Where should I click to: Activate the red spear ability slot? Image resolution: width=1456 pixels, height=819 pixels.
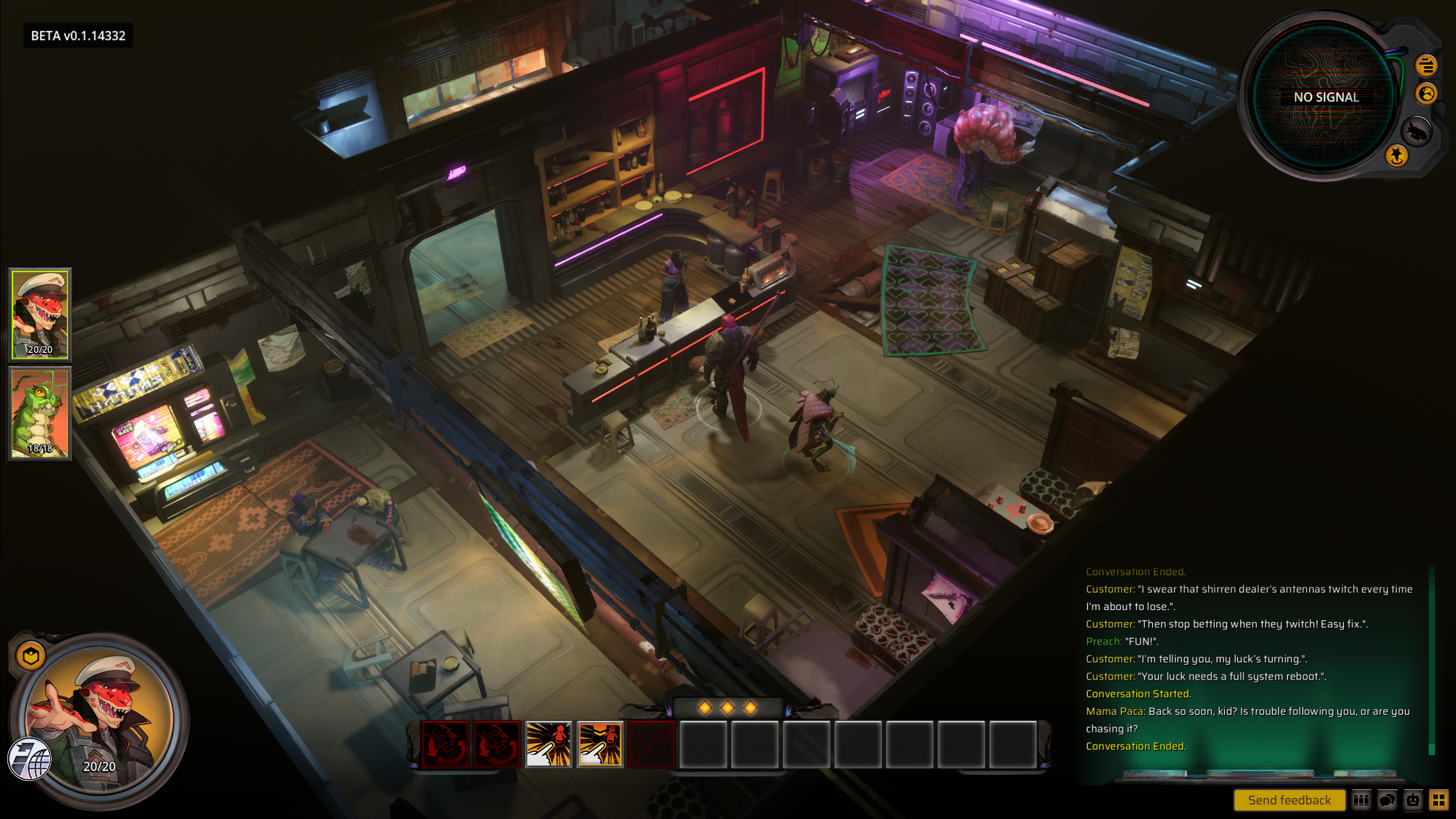[651, 744]
